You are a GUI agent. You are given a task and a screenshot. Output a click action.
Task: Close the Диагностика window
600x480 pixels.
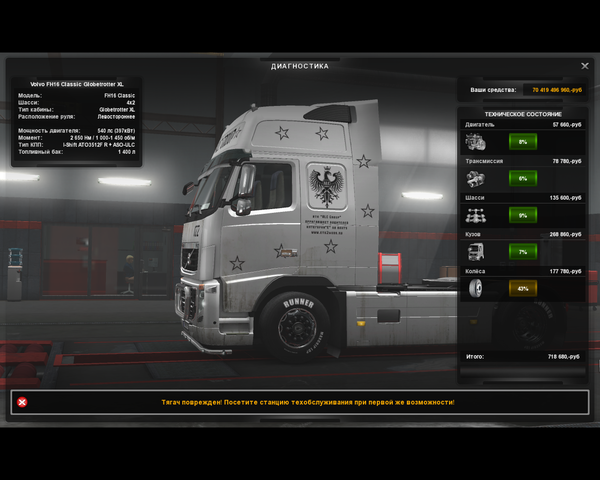tap(585, 66)
